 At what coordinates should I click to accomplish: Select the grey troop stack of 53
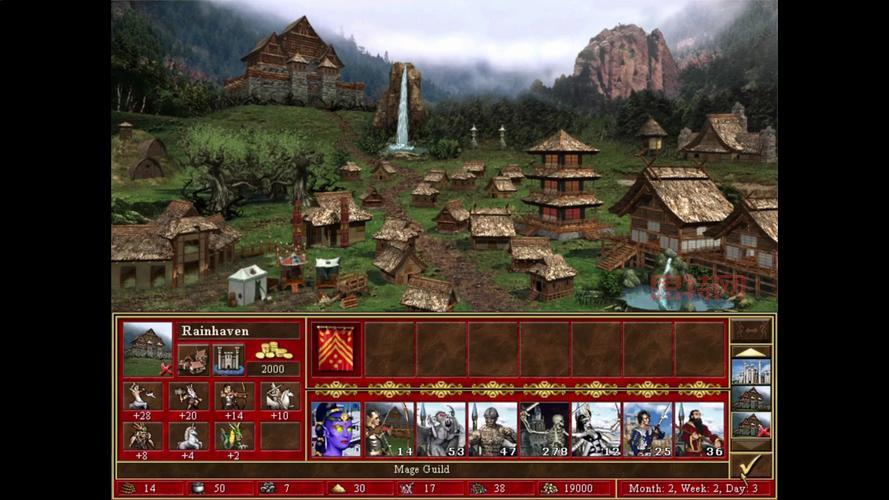(440, 428)
